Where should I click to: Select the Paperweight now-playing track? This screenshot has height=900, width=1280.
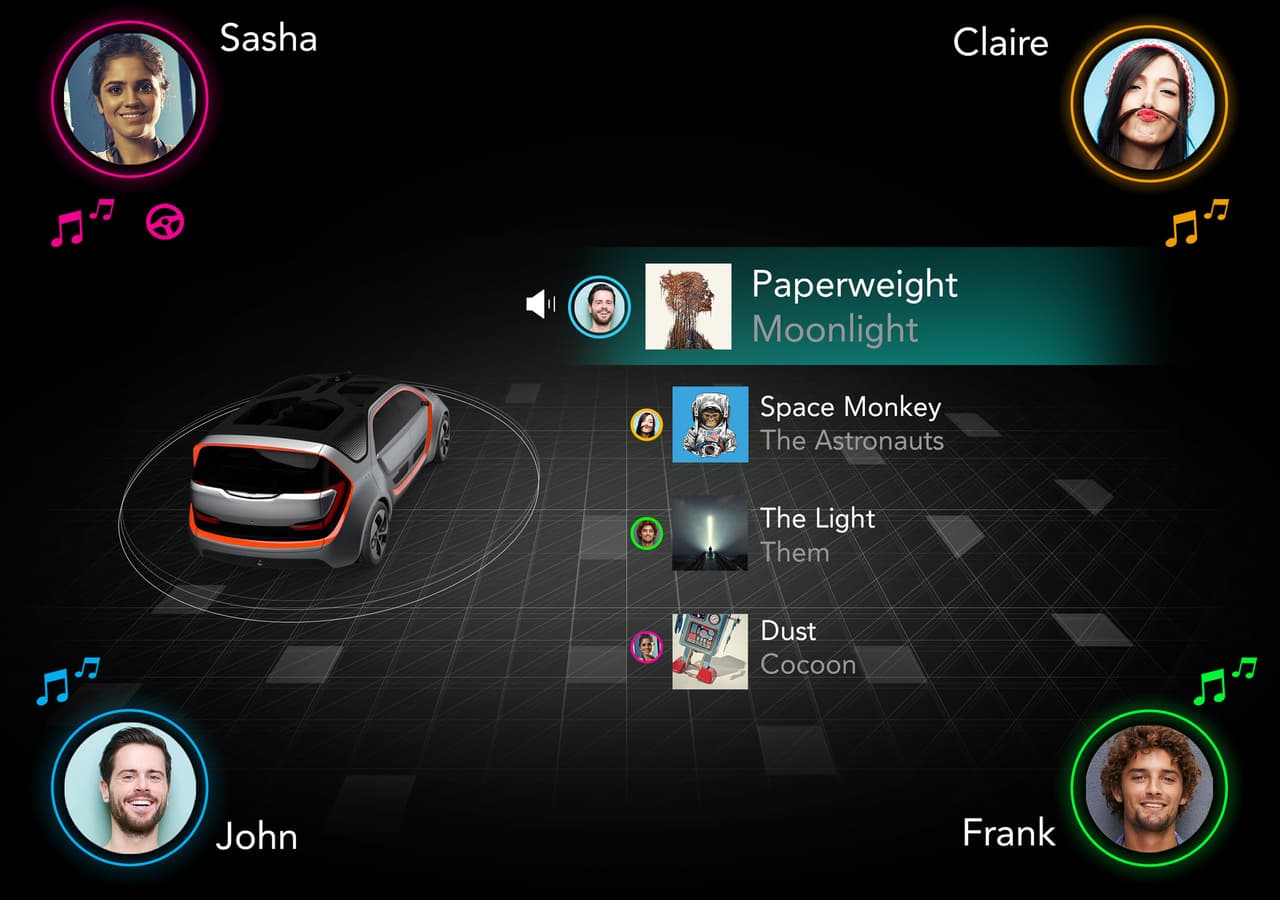[854, 305]
